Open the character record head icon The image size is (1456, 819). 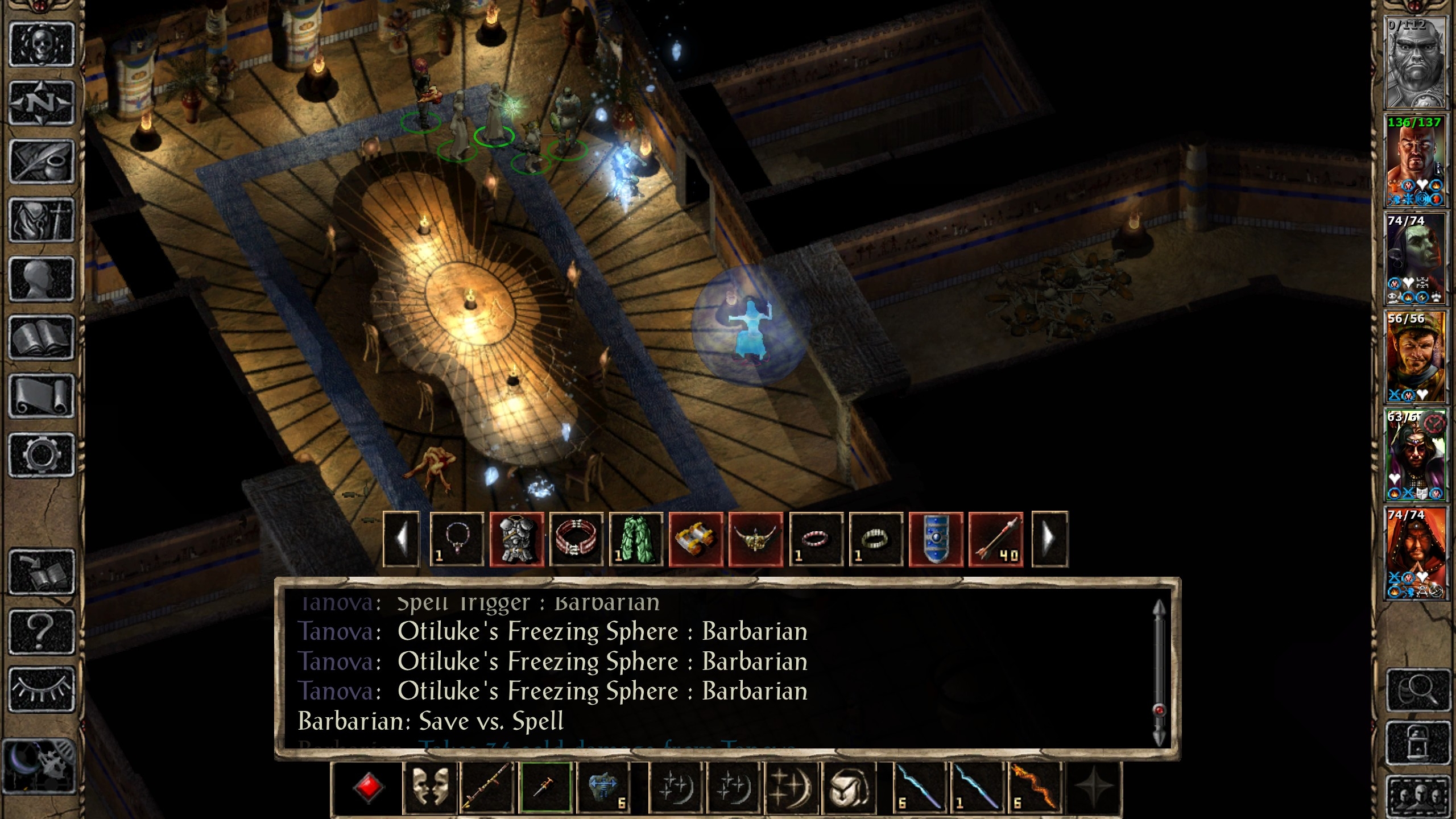42,279
